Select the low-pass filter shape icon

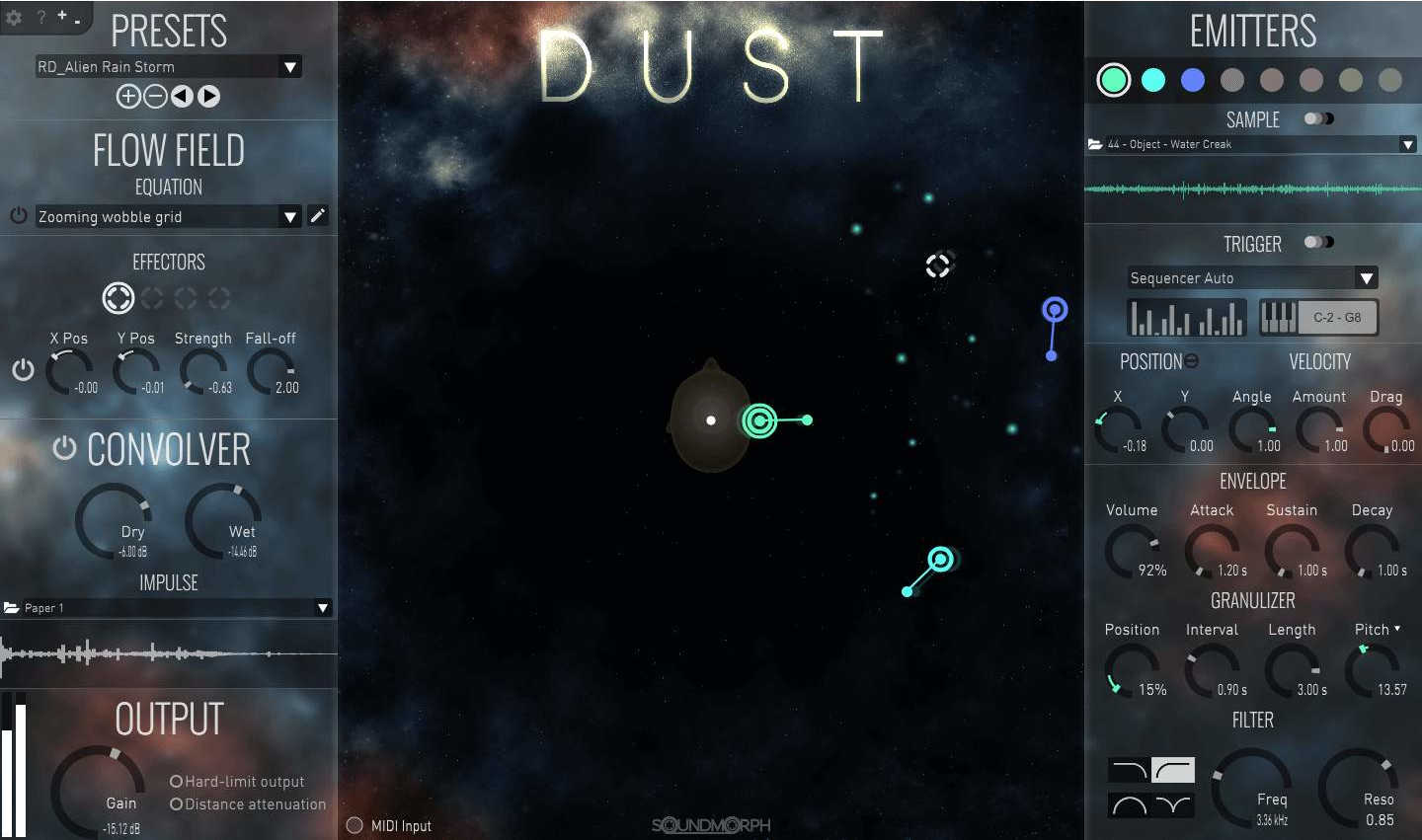coord(1129,770)
